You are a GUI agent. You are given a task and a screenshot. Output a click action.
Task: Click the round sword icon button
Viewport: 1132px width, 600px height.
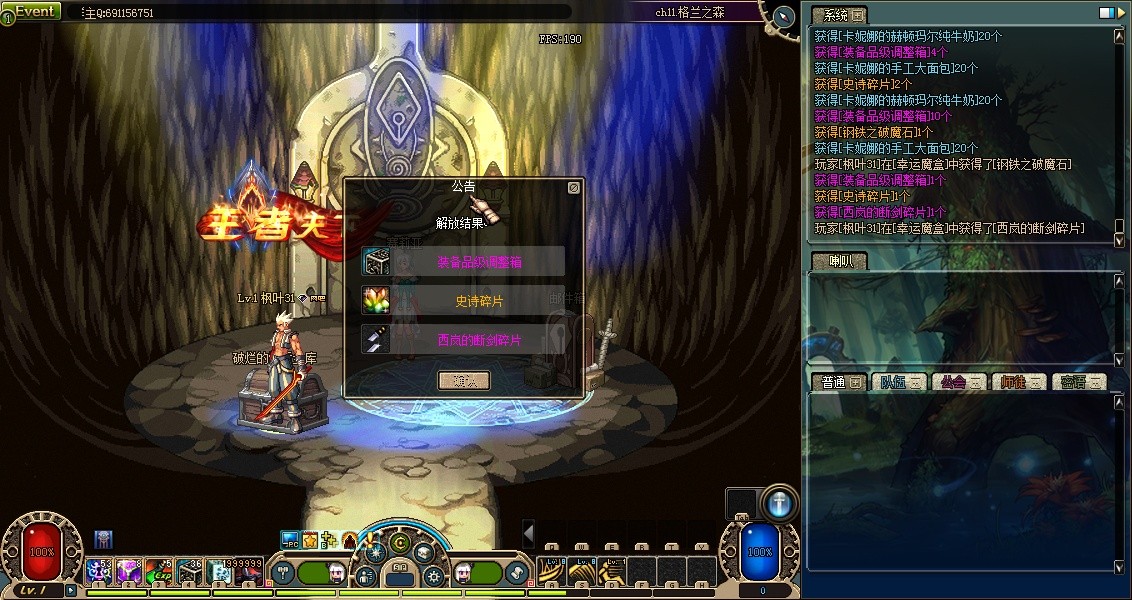point(780,504)
